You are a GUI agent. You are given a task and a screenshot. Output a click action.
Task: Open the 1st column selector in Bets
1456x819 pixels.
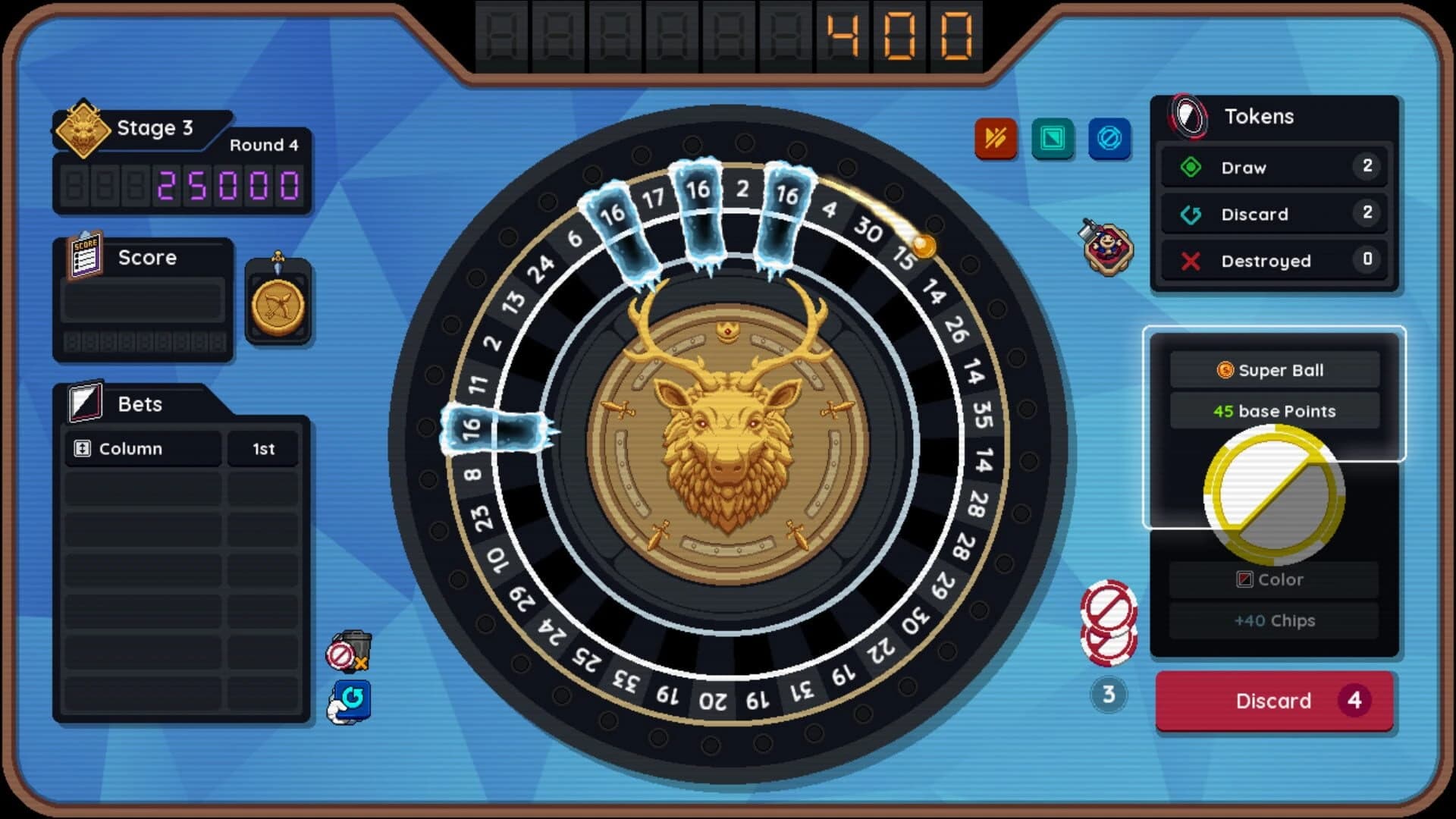point(262,449)
